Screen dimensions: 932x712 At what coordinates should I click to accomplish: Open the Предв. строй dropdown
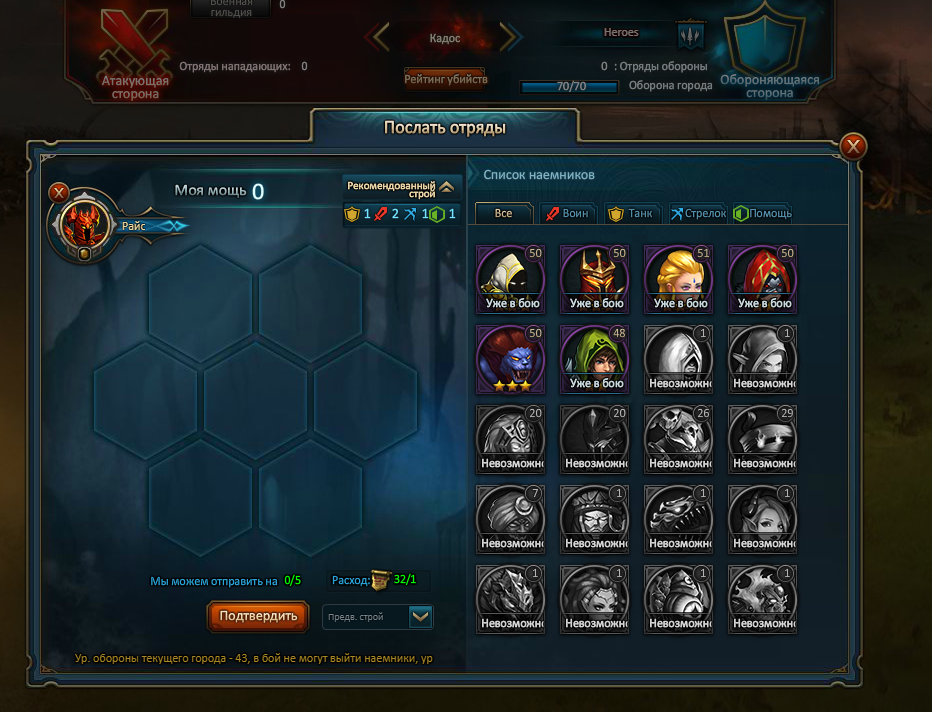coord(421,616)
